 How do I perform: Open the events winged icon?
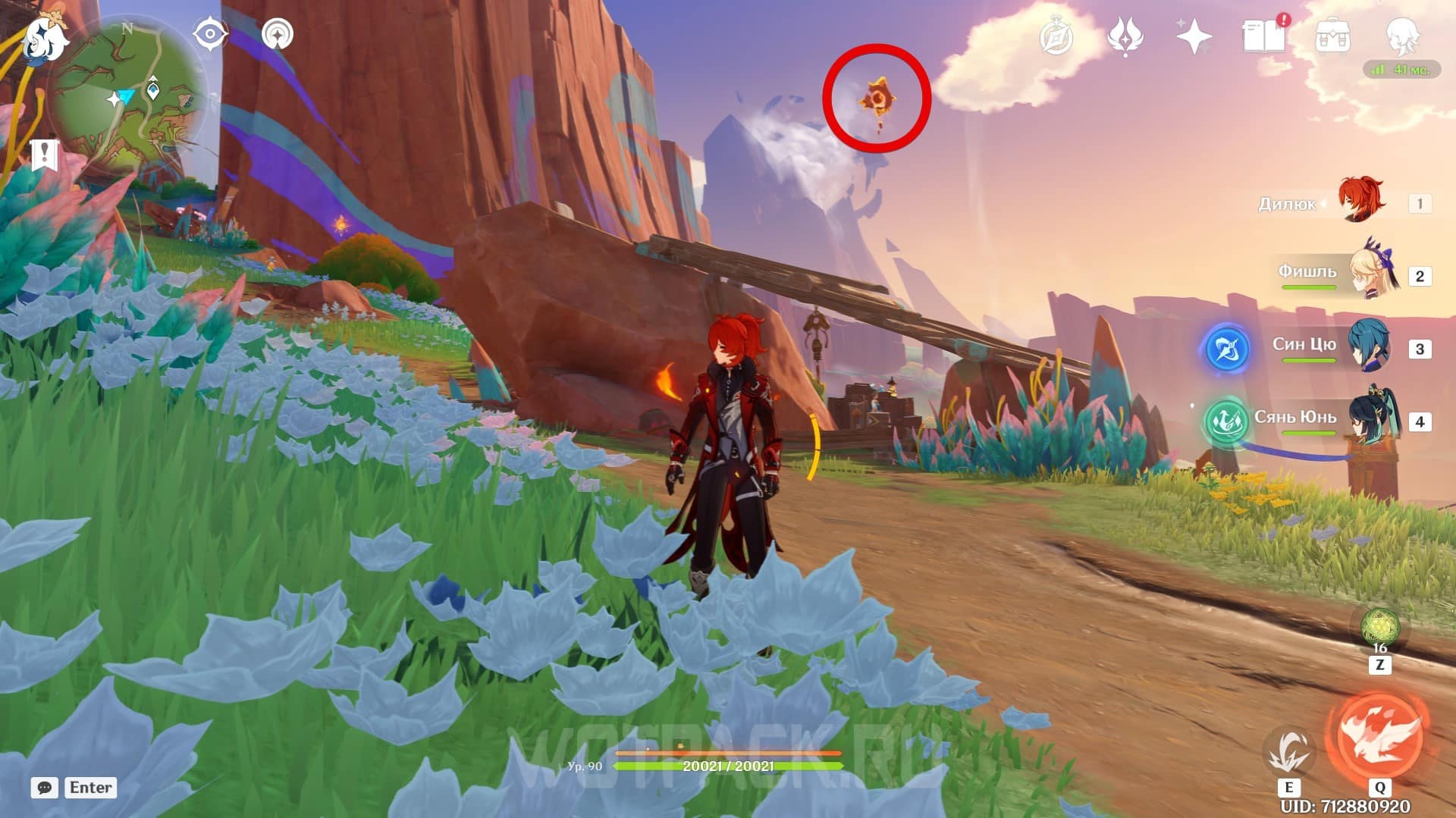click(1125, 37)
